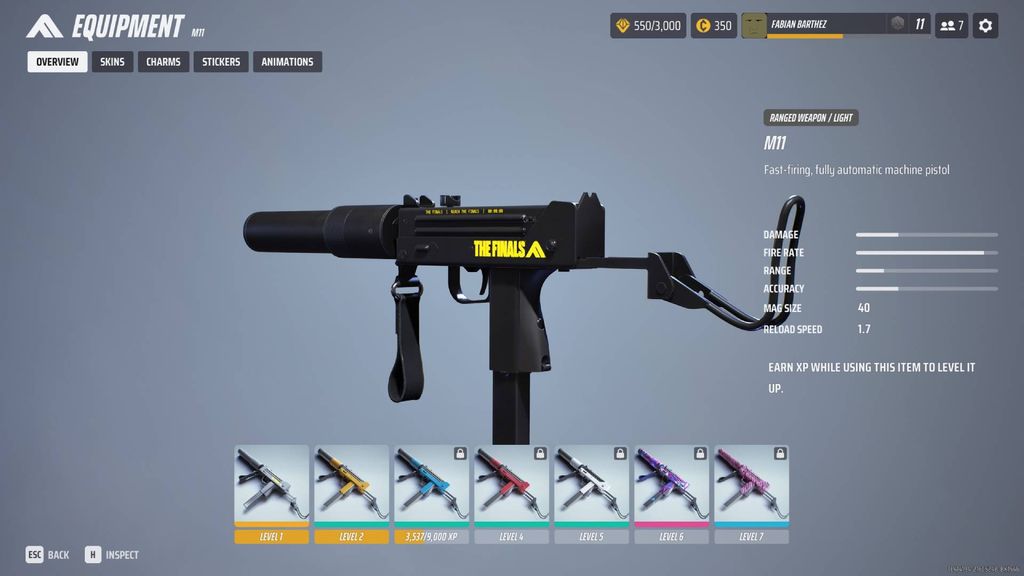The height and width of the screenshot is (576, 1024).
Task: Switch to the Overview tab
Action: click(57, 62)
